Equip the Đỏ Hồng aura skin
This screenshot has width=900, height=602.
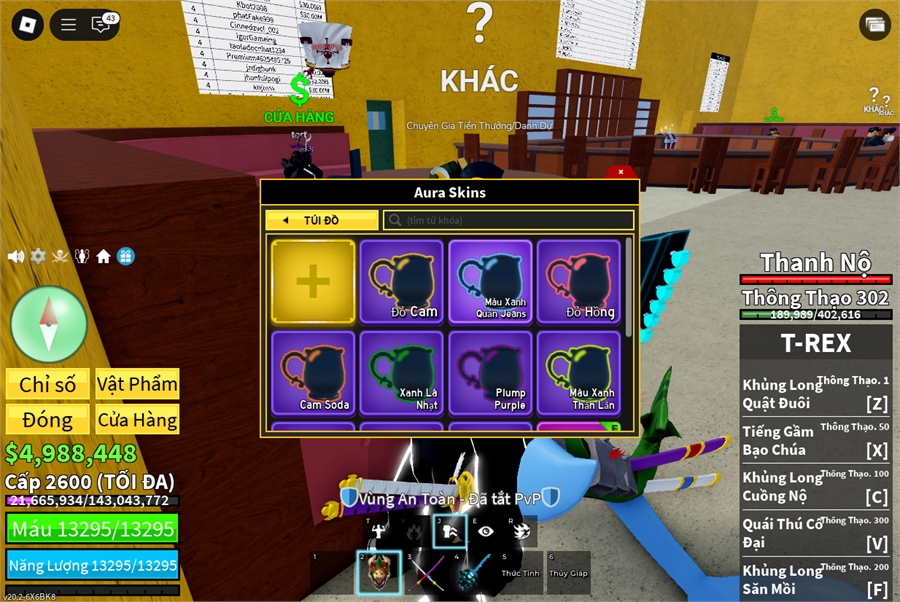(x=578, y=282)
